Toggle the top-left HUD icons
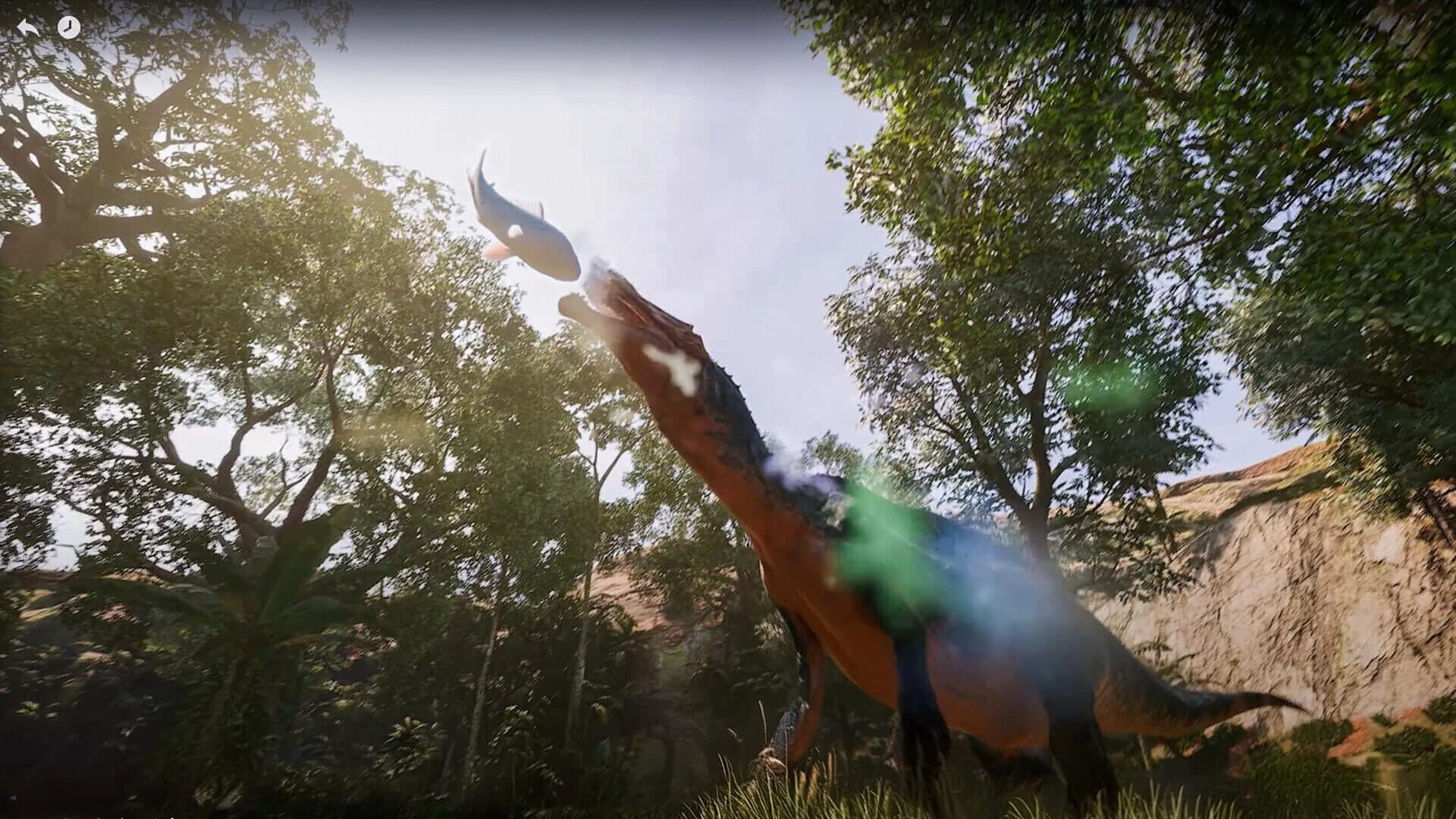Image resolution: width=1456 pixels, height=819 pixels. 48,27
